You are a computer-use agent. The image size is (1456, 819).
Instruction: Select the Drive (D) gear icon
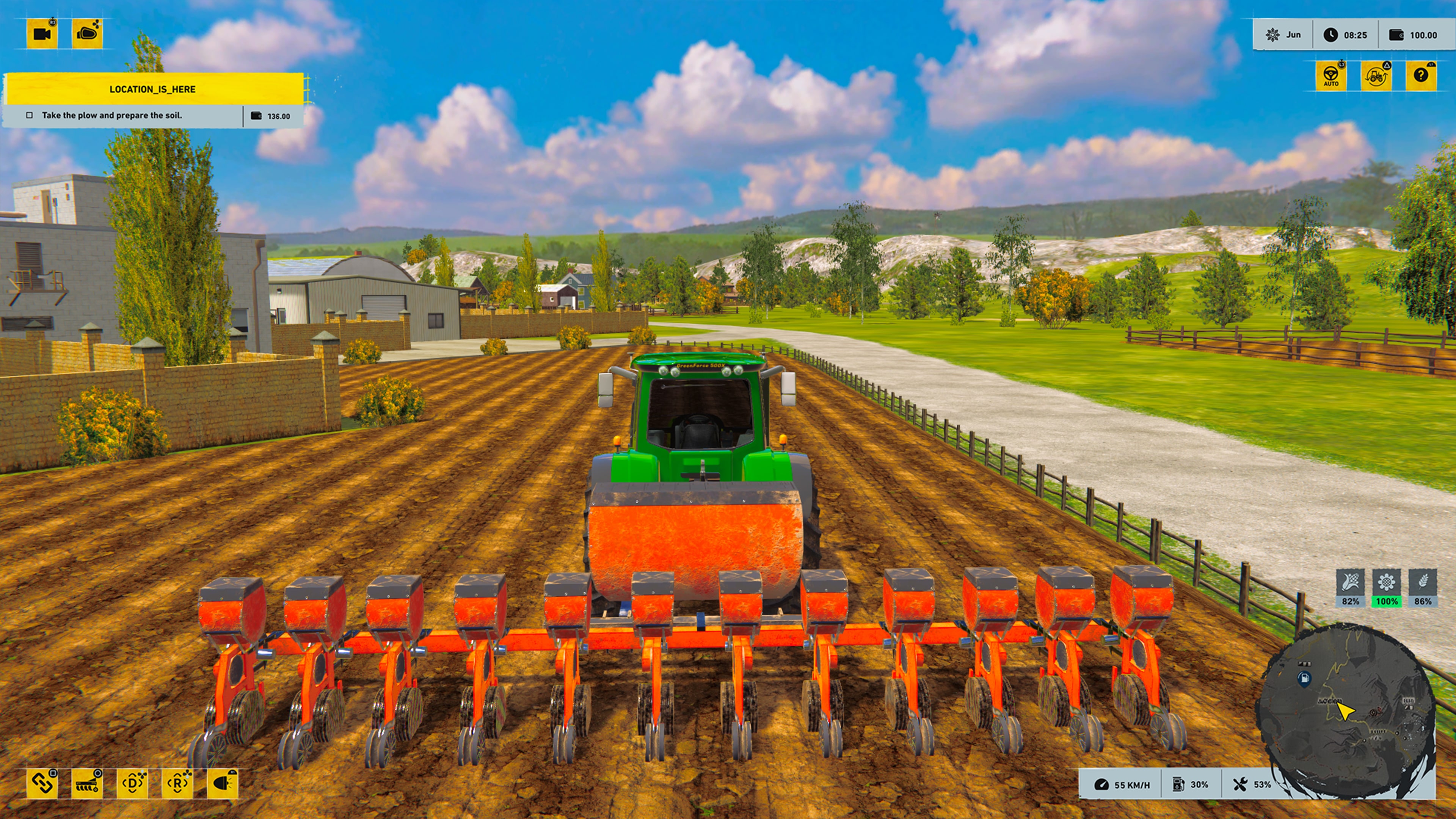pos(133,784)
